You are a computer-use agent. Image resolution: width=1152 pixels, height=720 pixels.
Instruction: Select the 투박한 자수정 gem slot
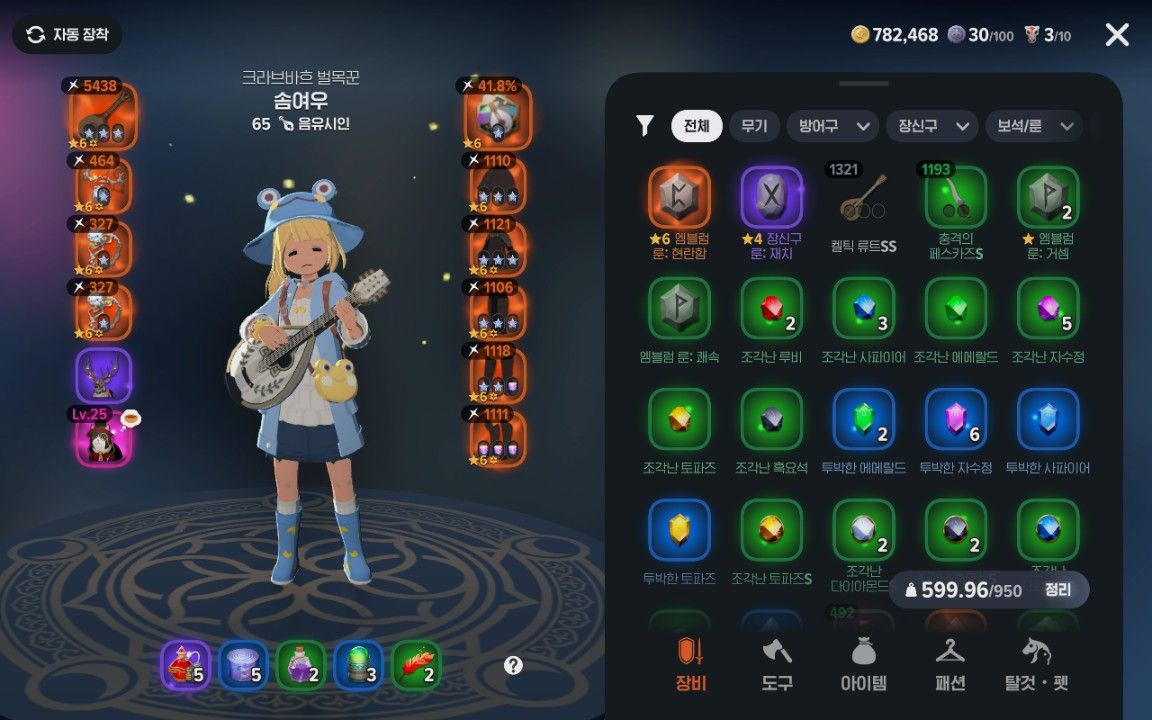click(x=955, y=420)
